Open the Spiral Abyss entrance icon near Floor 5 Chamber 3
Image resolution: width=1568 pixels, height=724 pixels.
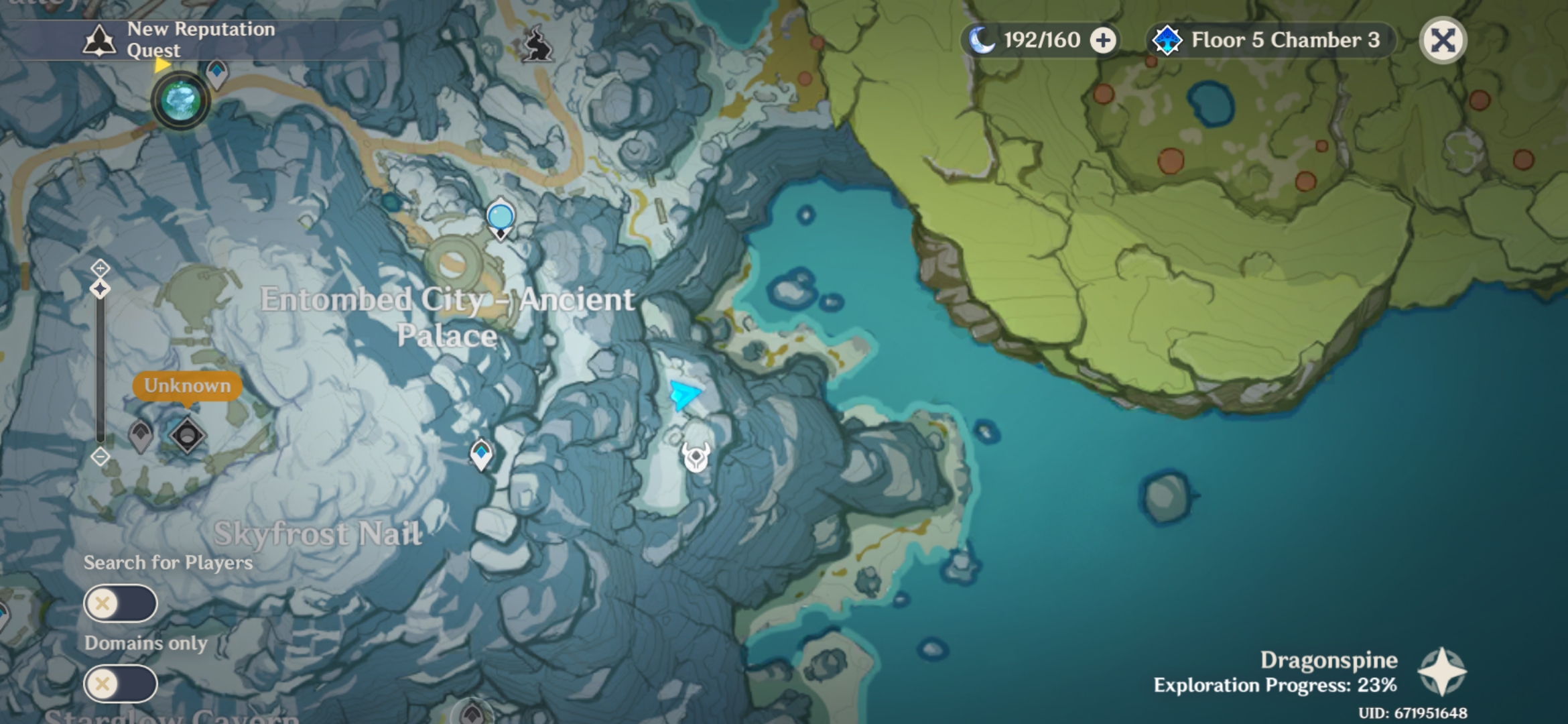[1167, 40]
